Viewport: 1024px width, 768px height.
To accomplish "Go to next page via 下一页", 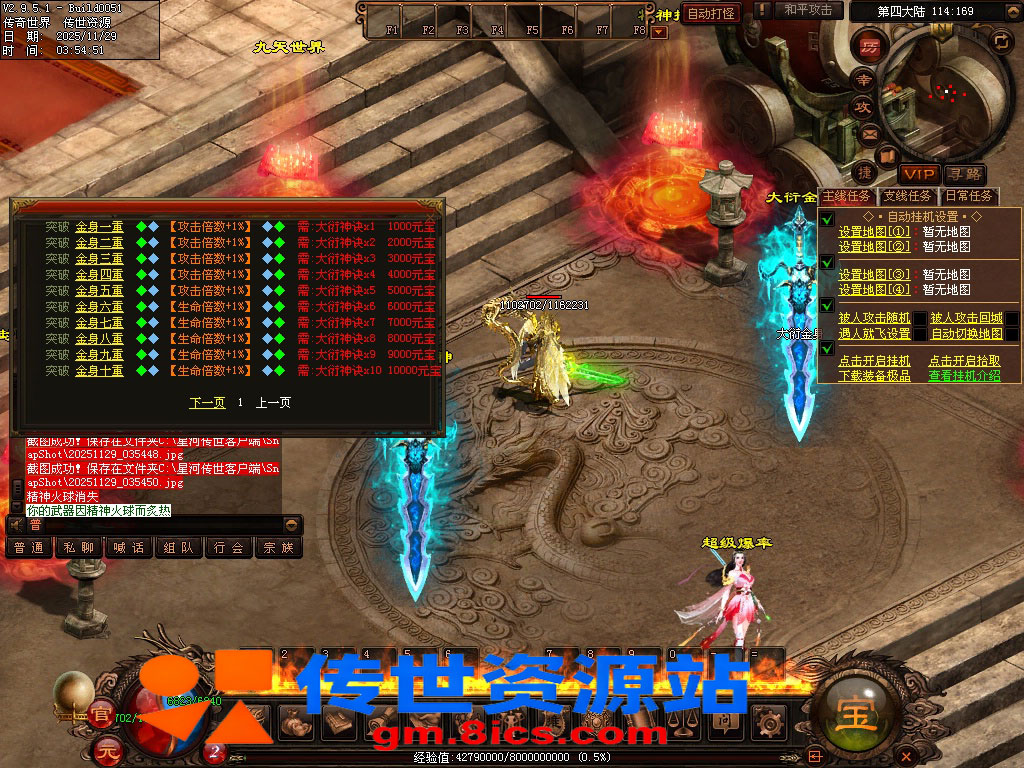I will coord(207,402).
